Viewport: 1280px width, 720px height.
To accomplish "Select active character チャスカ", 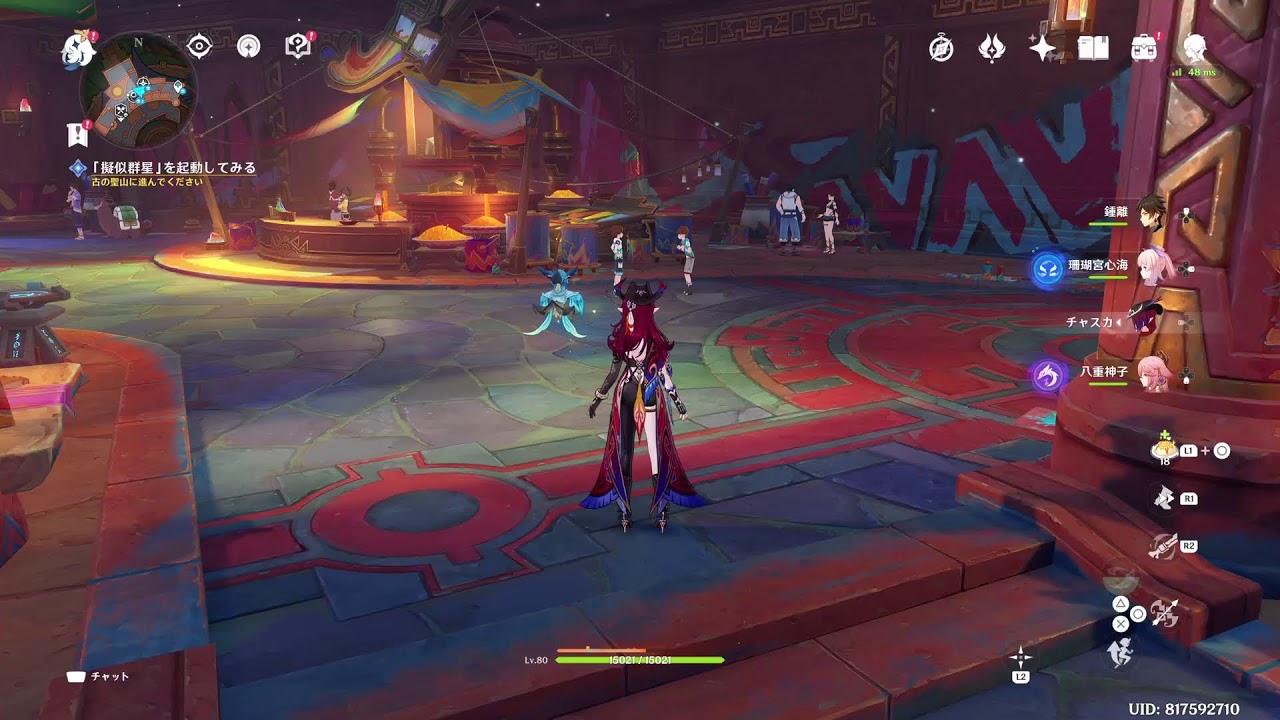I will (1146, 321).
